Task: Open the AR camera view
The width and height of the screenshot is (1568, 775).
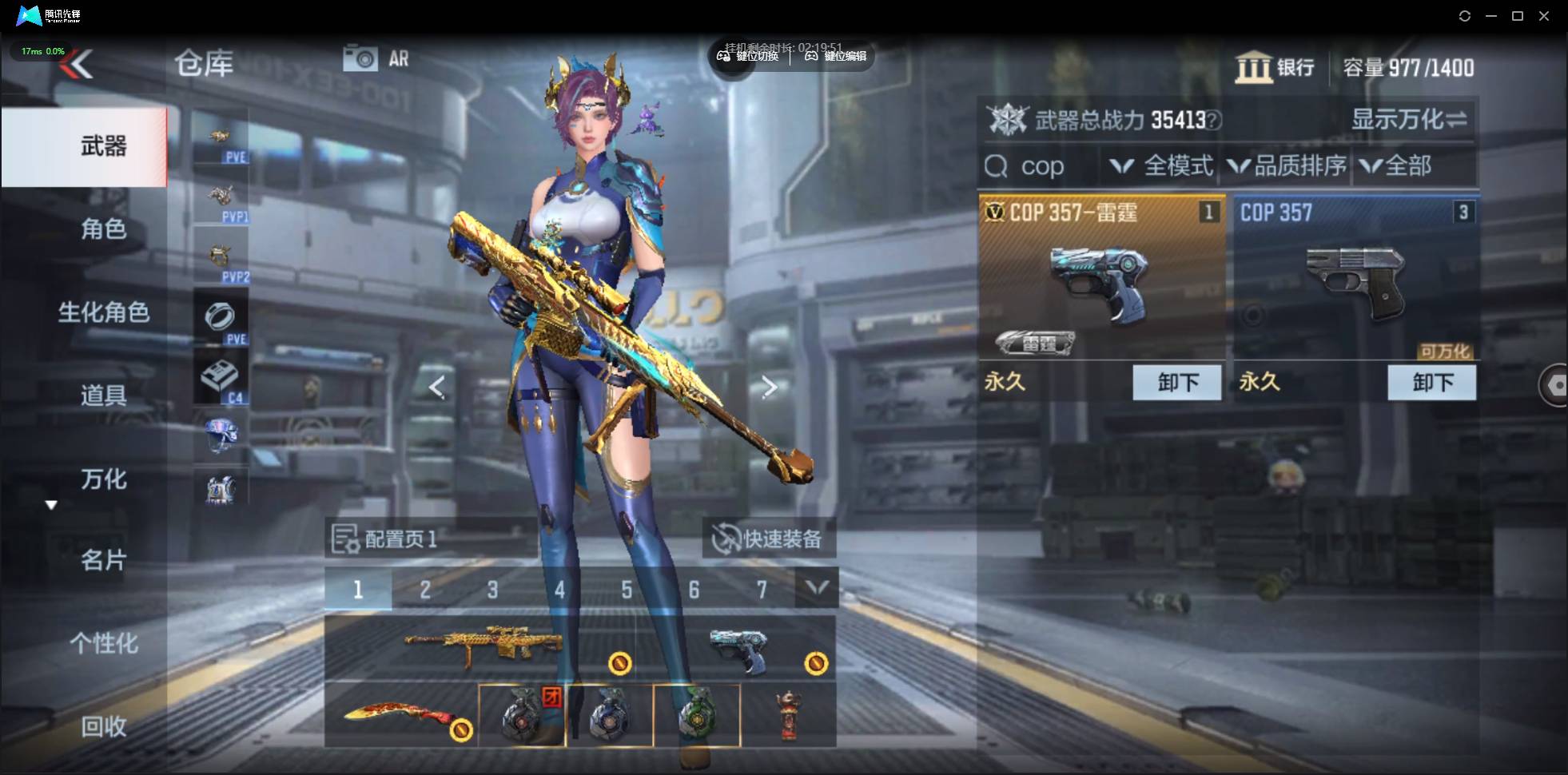Action: [x=376, y=58]
